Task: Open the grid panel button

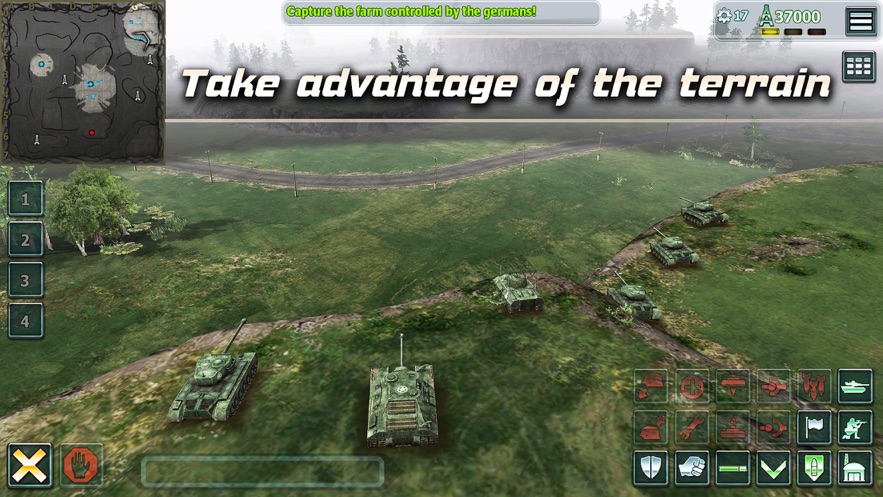Action: pyautogui.click(x=859, y=66)
